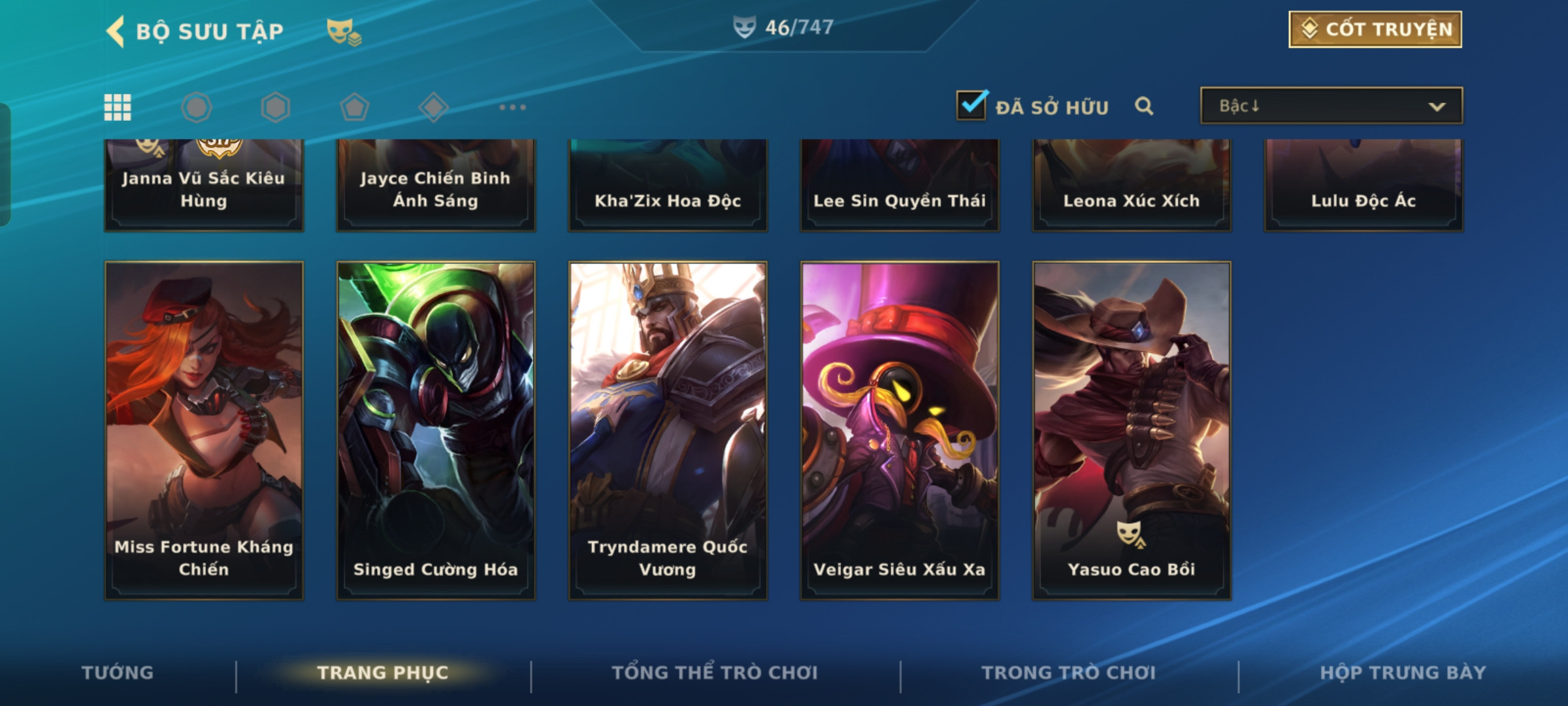Toggle the Đã Sở Hữu checkbox
Viewport: 1568px width, 706px height.
click(x=972, y=106)
